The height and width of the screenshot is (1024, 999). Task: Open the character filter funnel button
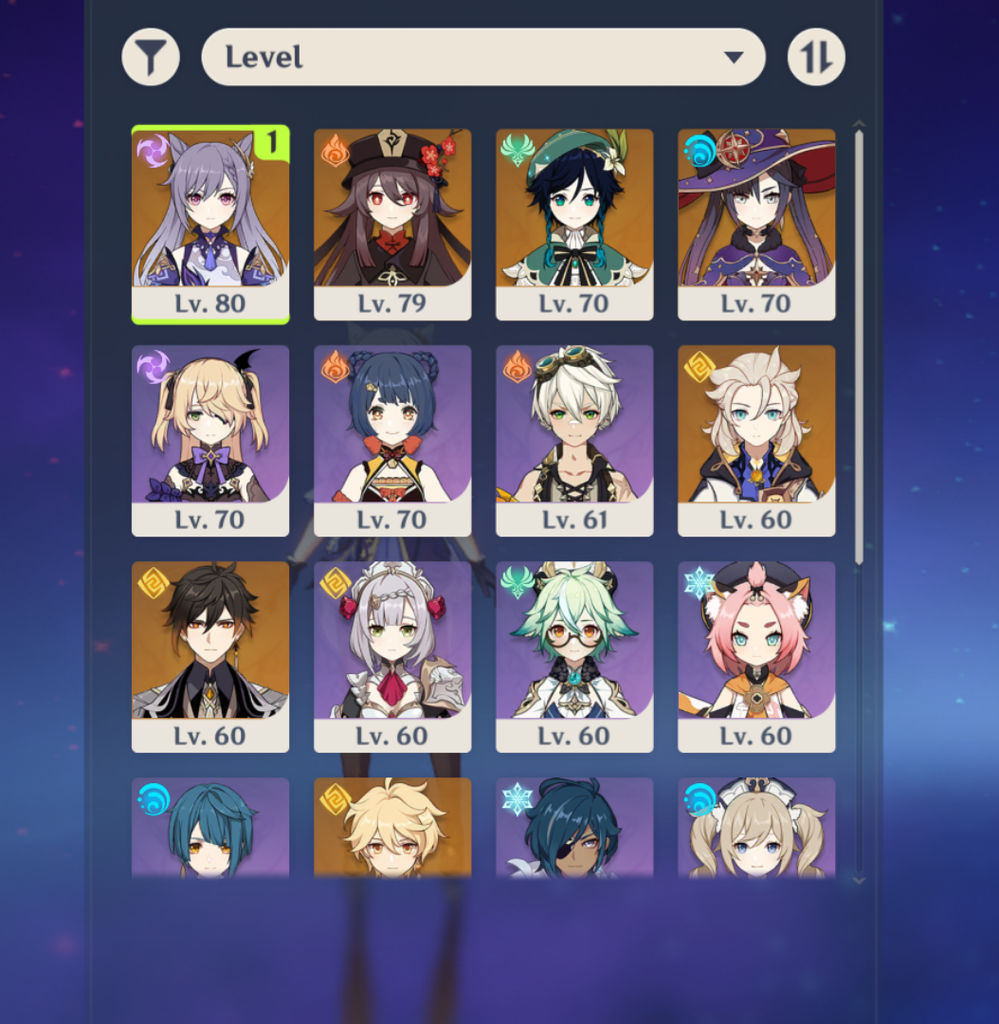pyautogui.click(x=151, y=57)
